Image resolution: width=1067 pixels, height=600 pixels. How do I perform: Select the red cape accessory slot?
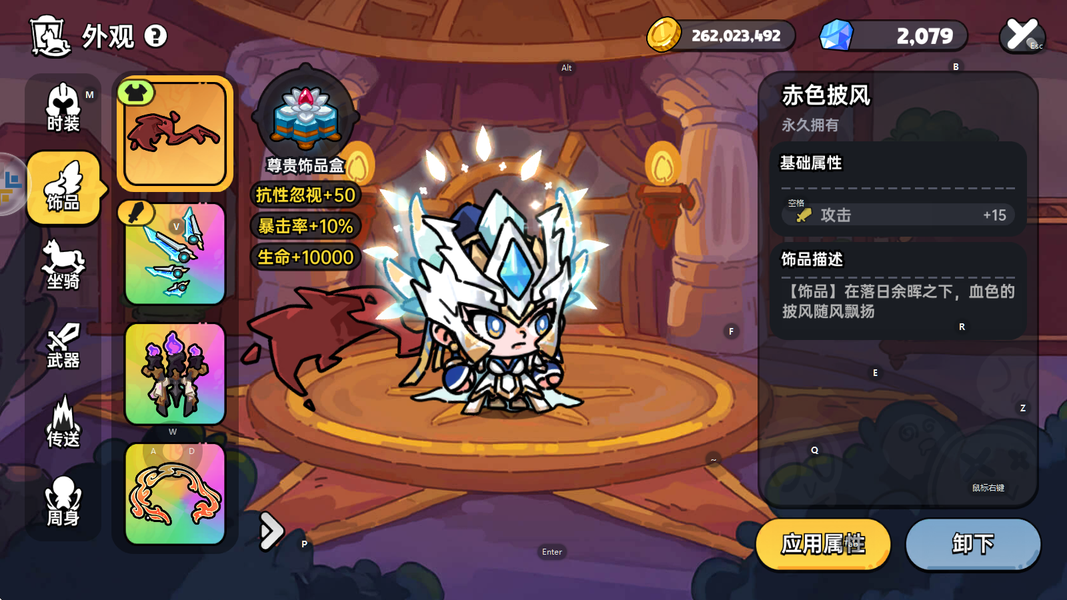[175, 135]
